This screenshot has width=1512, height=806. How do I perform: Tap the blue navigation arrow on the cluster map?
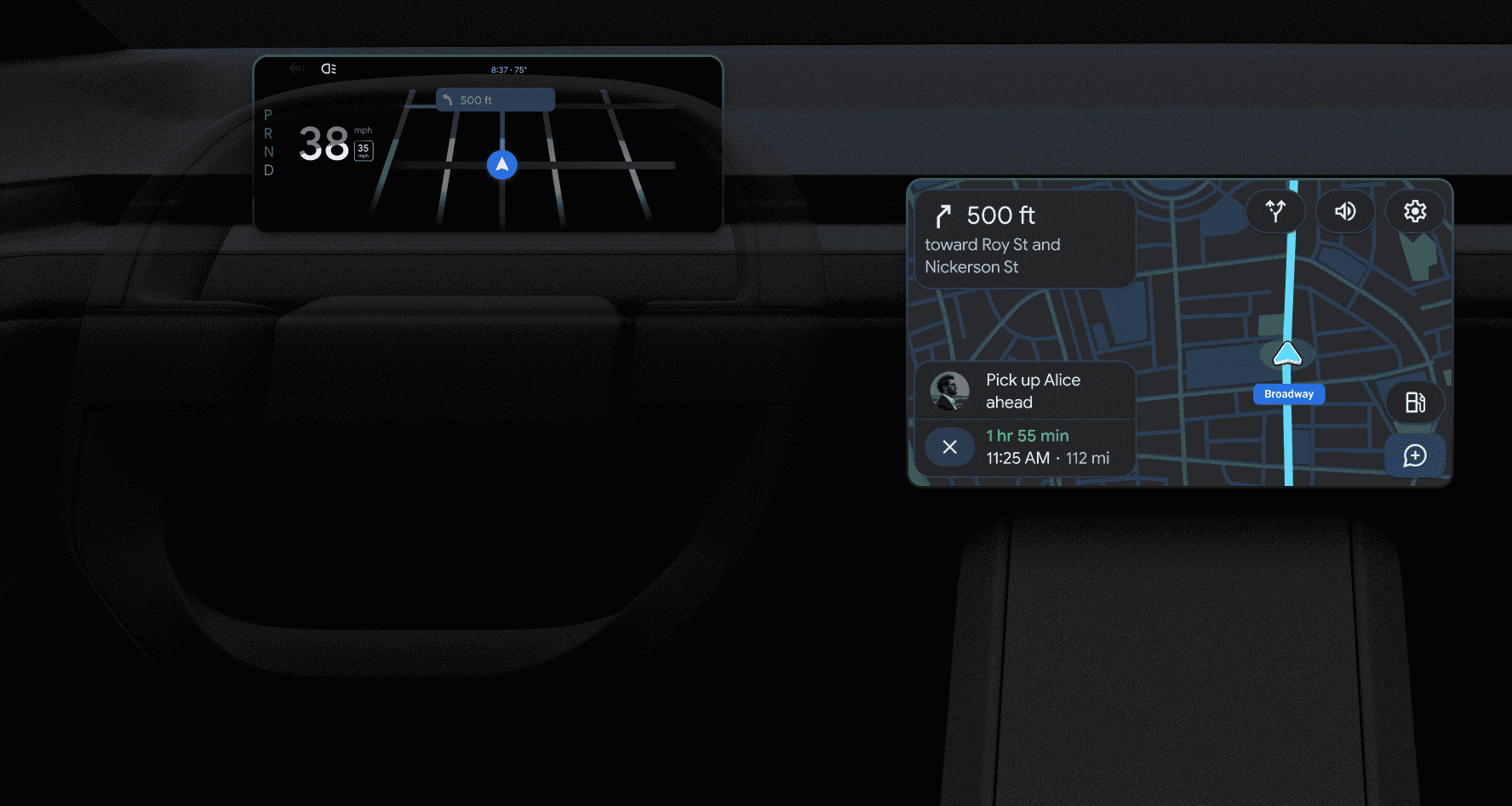coord(501,164)
